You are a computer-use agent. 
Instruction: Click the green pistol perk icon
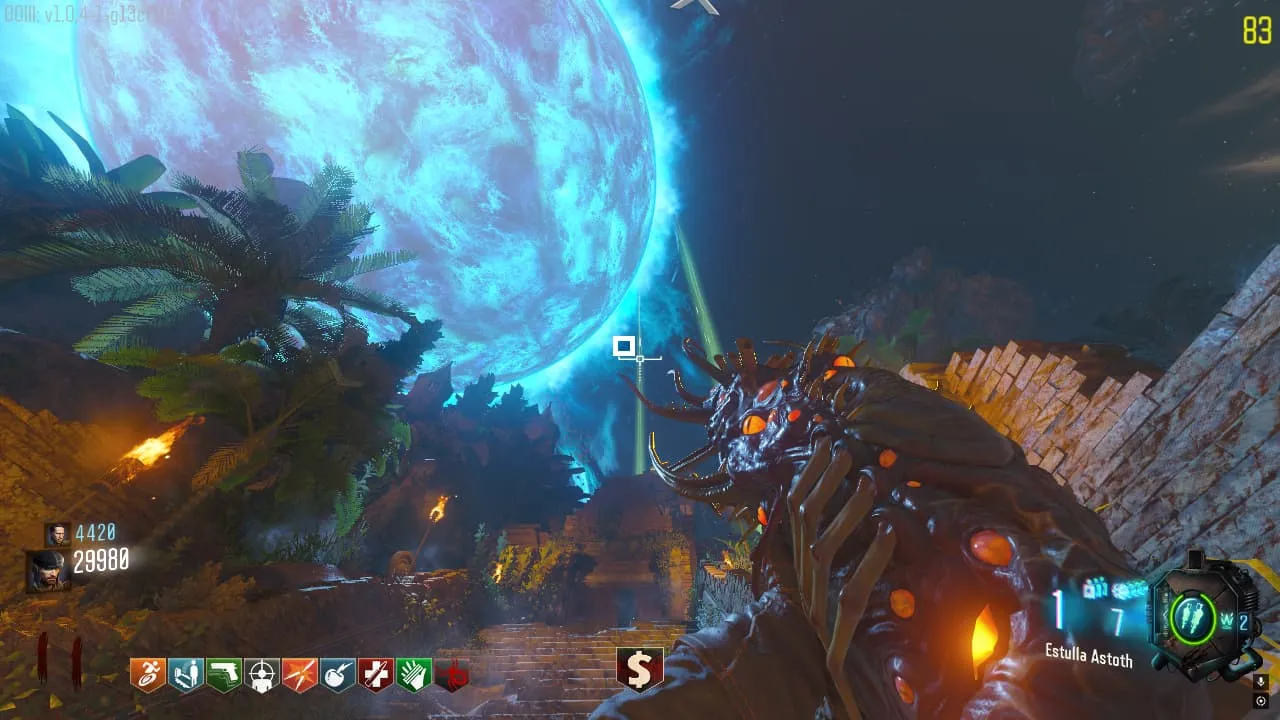224,675
